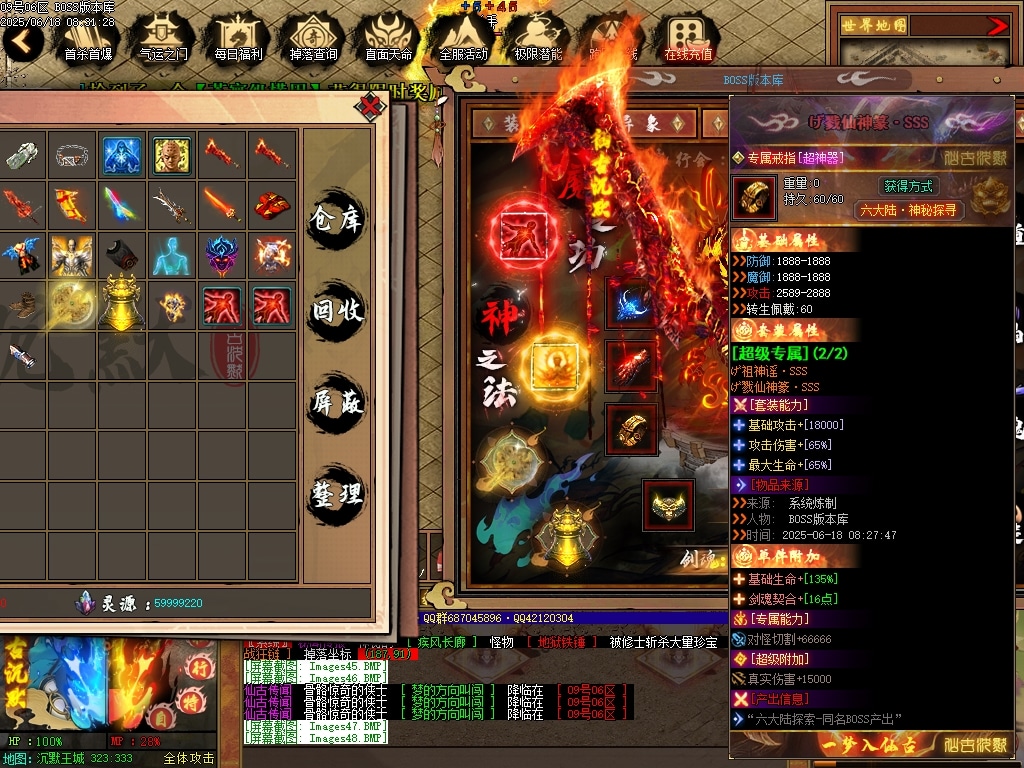
Task: Click the 回收 recycle button
Action: tap(337, 311)
